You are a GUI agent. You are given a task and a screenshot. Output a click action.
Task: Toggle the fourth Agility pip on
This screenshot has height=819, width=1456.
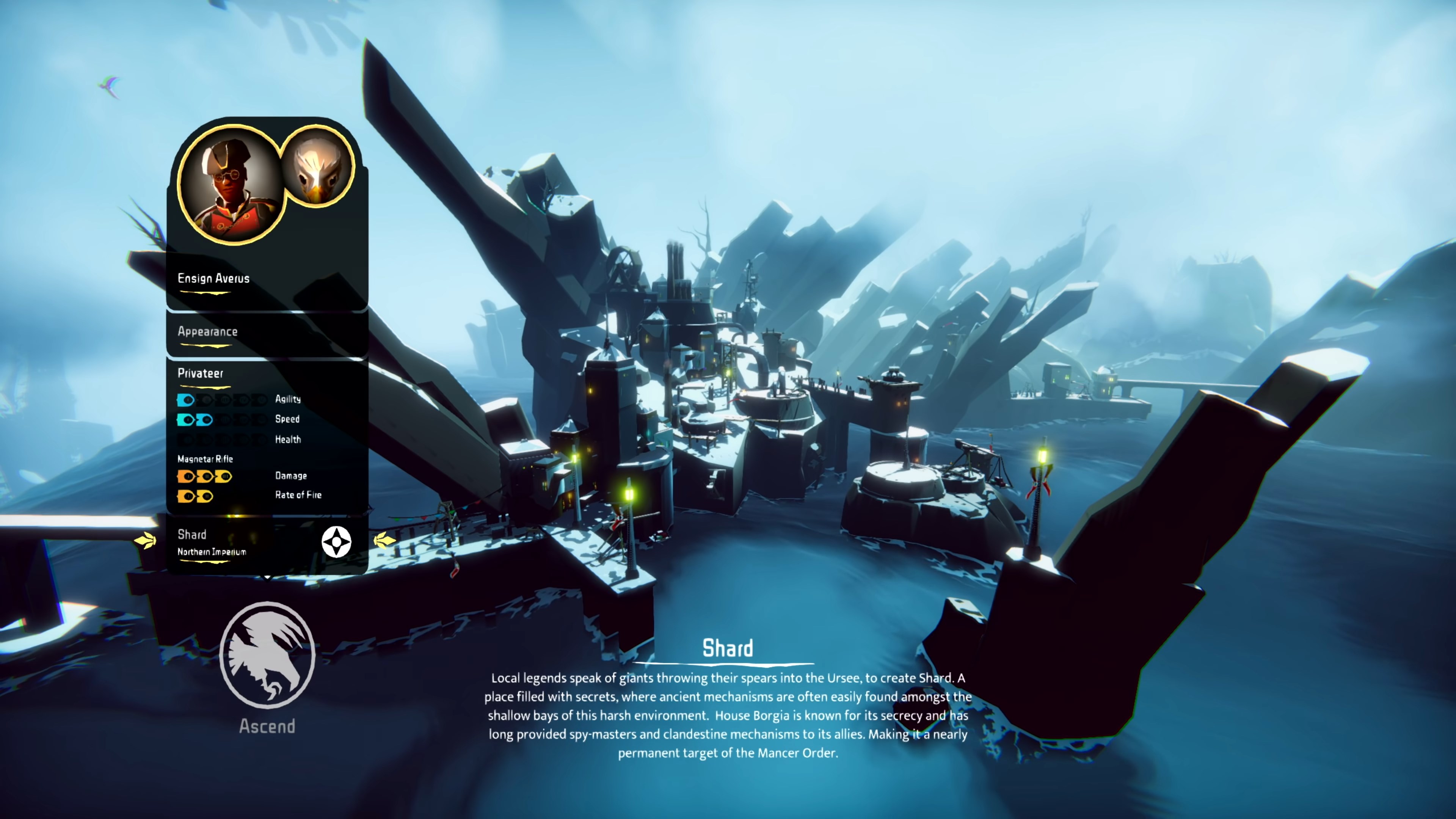pos(244,400)
